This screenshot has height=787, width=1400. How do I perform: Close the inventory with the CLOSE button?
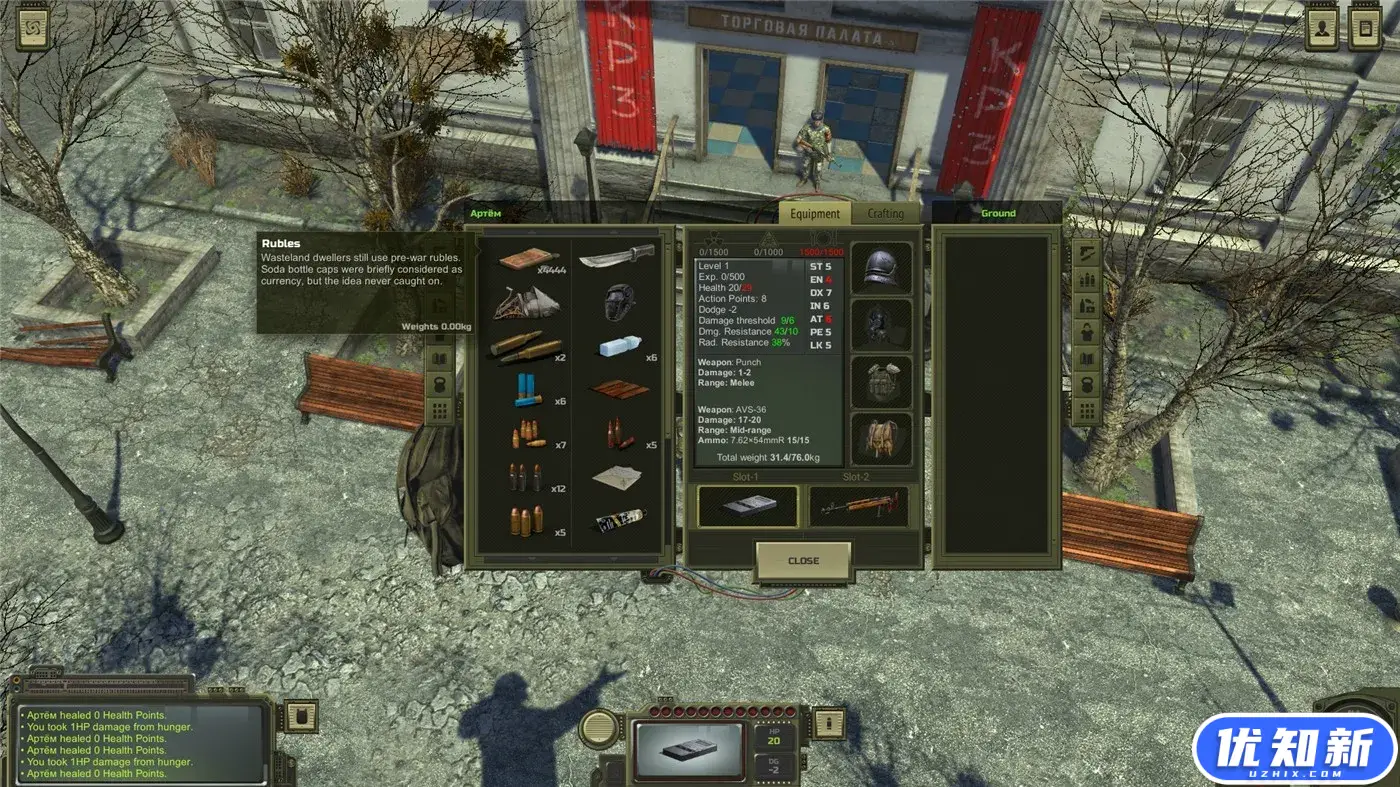803,561
